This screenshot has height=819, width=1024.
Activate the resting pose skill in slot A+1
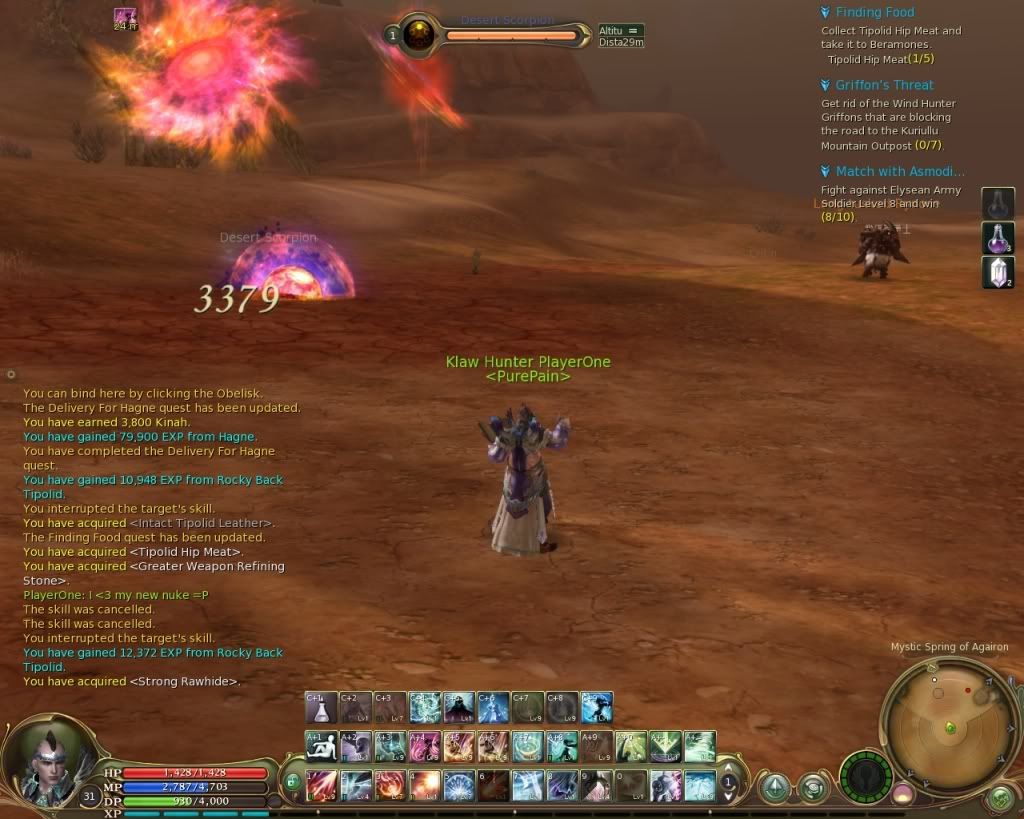(x=321, y=747)
